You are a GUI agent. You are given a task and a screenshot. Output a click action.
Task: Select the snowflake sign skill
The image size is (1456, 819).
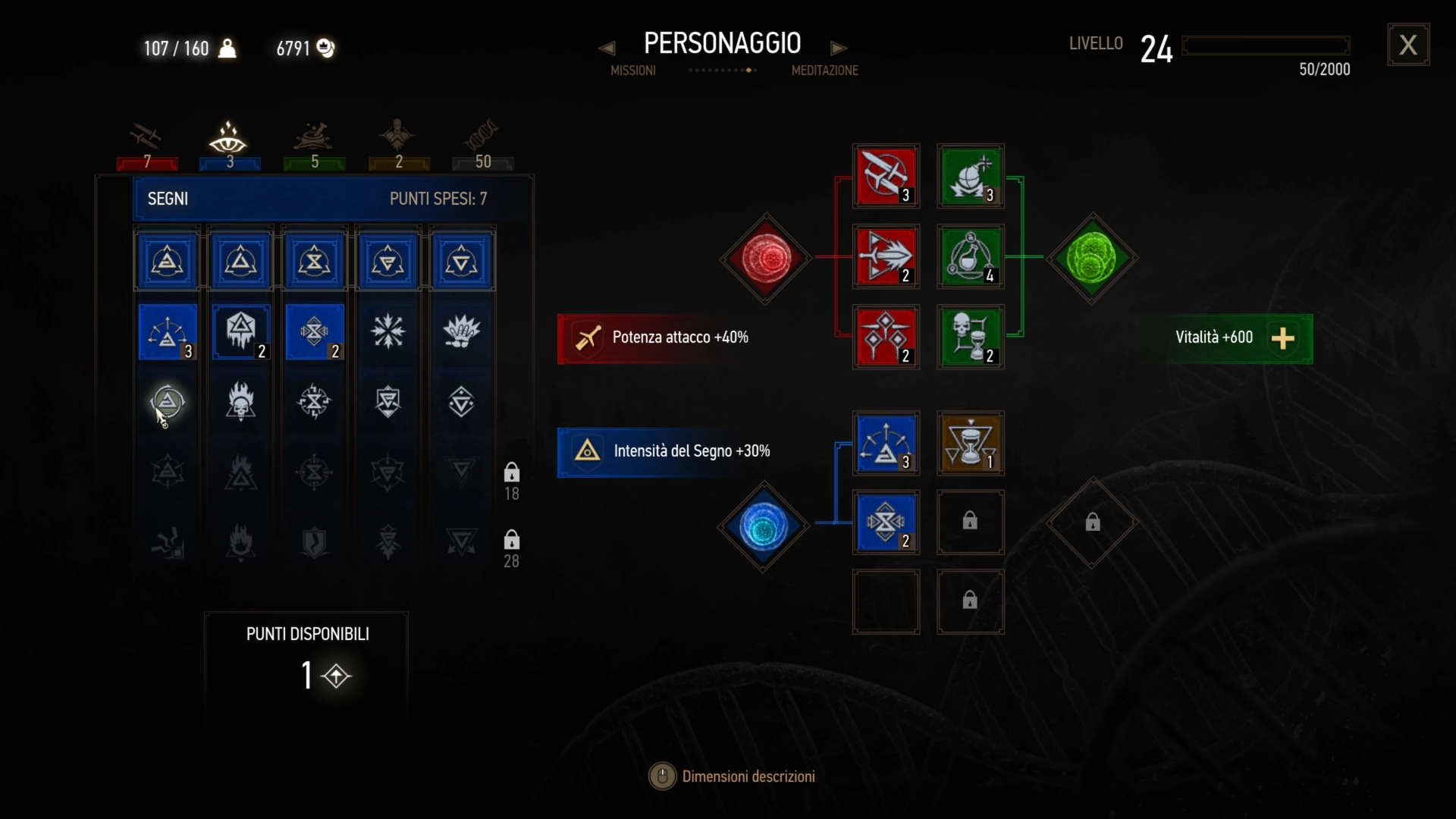click(x=388, y=331)
